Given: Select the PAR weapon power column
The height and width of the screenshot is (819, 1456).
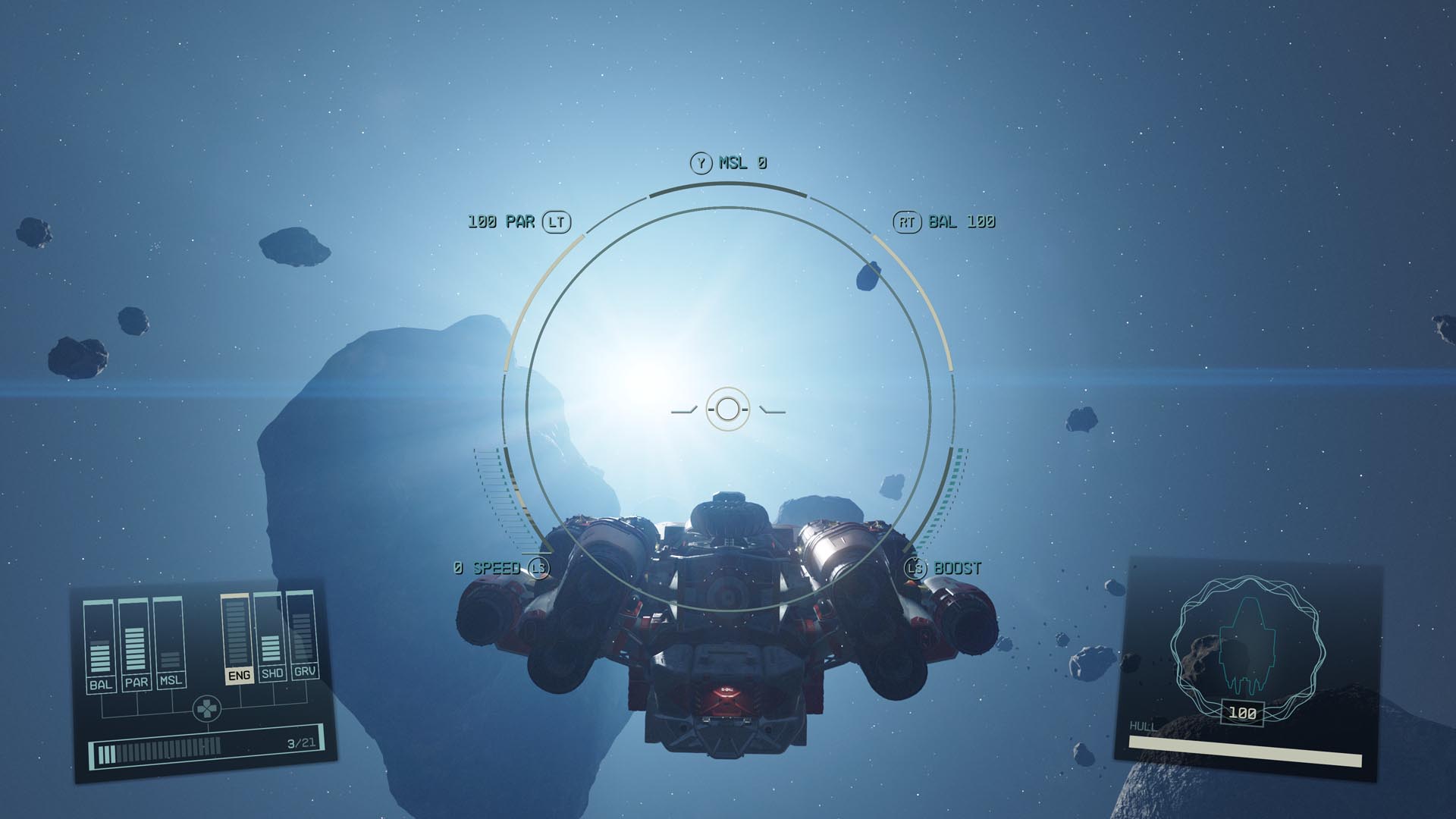Looking at the screenshot, I should click(135, 645).
